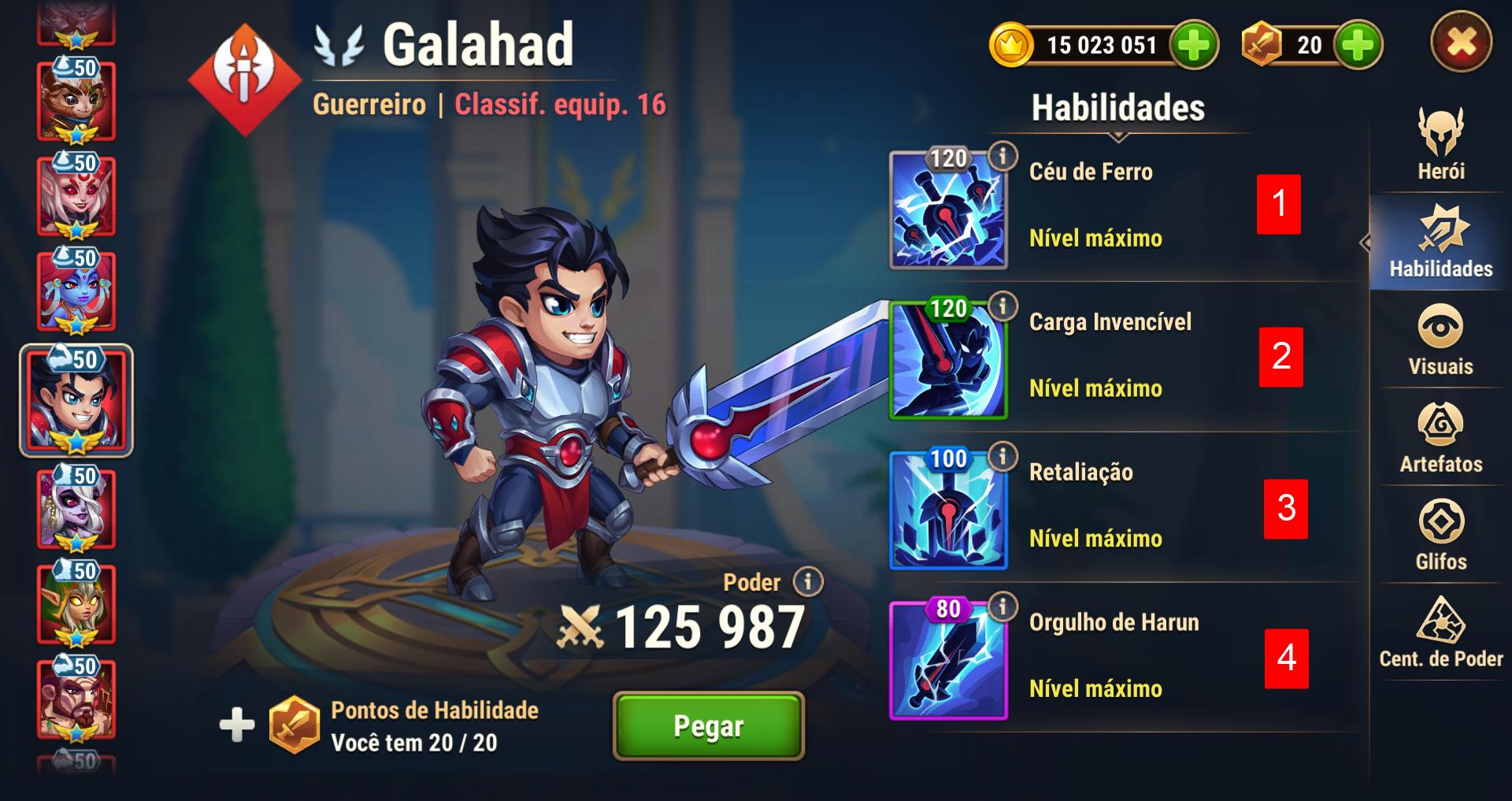This screenshot has height=801, width=1512.
Task: Switch to the Herói tab
Action: pos(1440,145)
